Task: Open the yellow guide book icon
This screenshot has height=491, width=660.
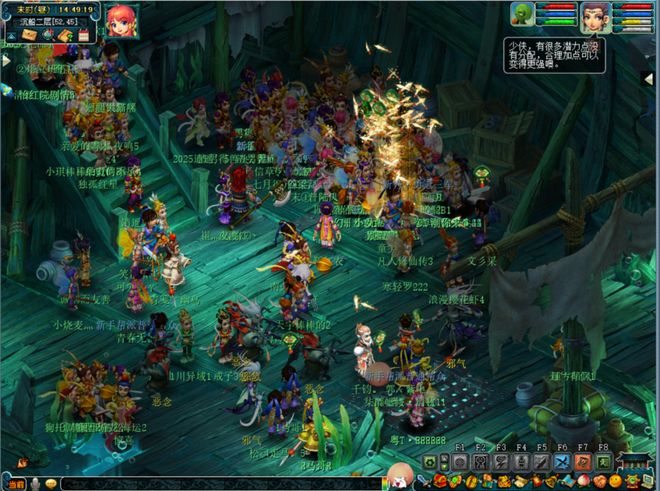Action: click(x=65, y=35)
